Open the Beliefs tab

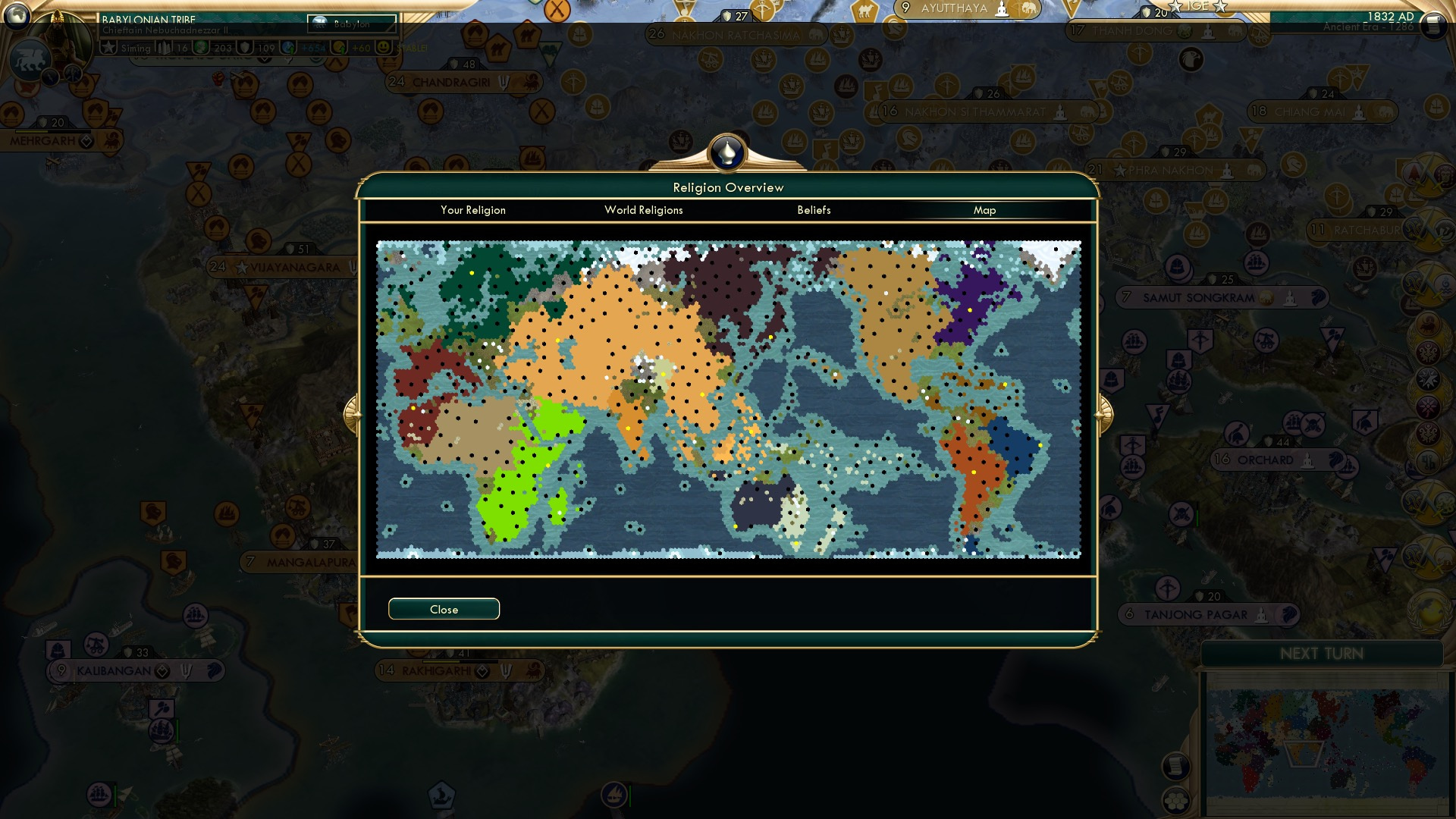click(814, 210)
